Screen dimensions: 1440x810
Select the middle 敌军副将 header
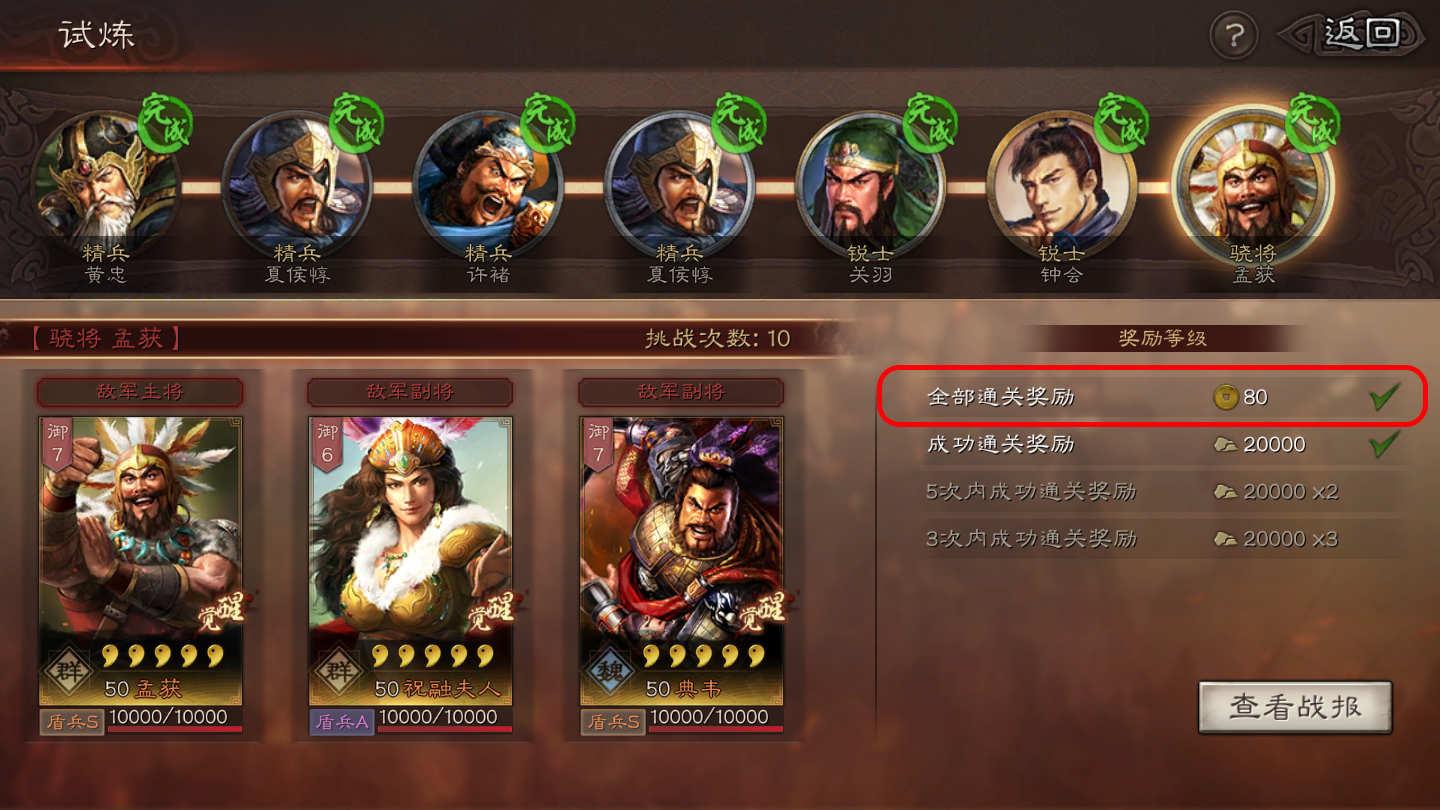click(410, 392)
